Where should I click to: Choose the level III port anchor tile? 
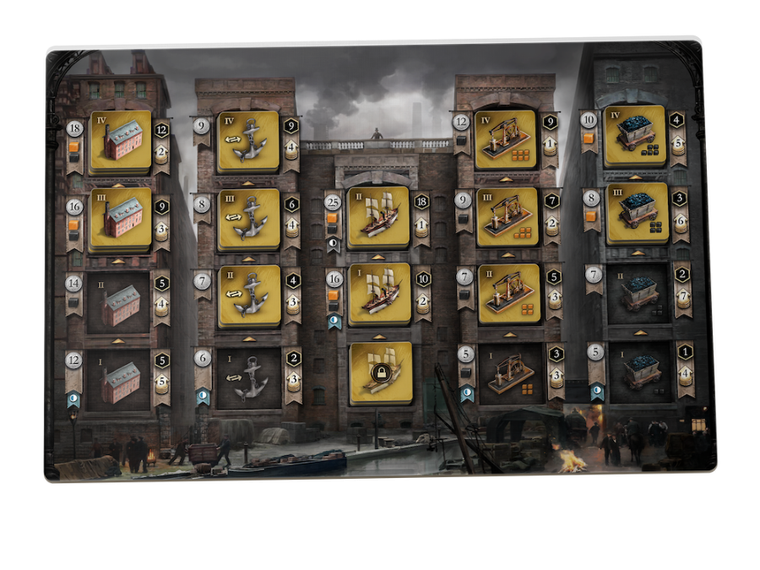pos(248,218)
